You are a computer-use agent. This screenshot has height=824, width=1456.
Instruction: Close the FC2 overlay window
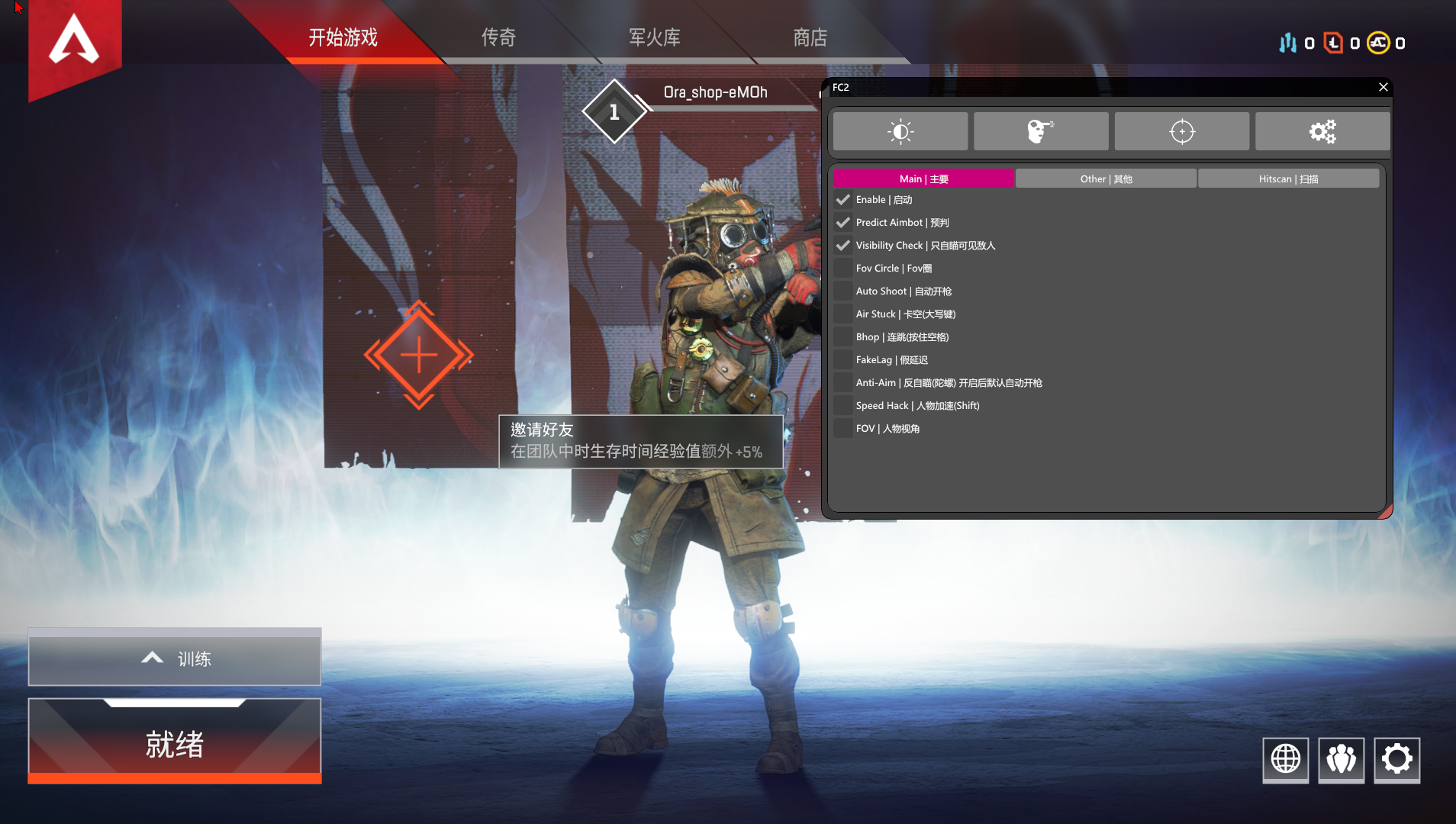[x=1383, y=87]
